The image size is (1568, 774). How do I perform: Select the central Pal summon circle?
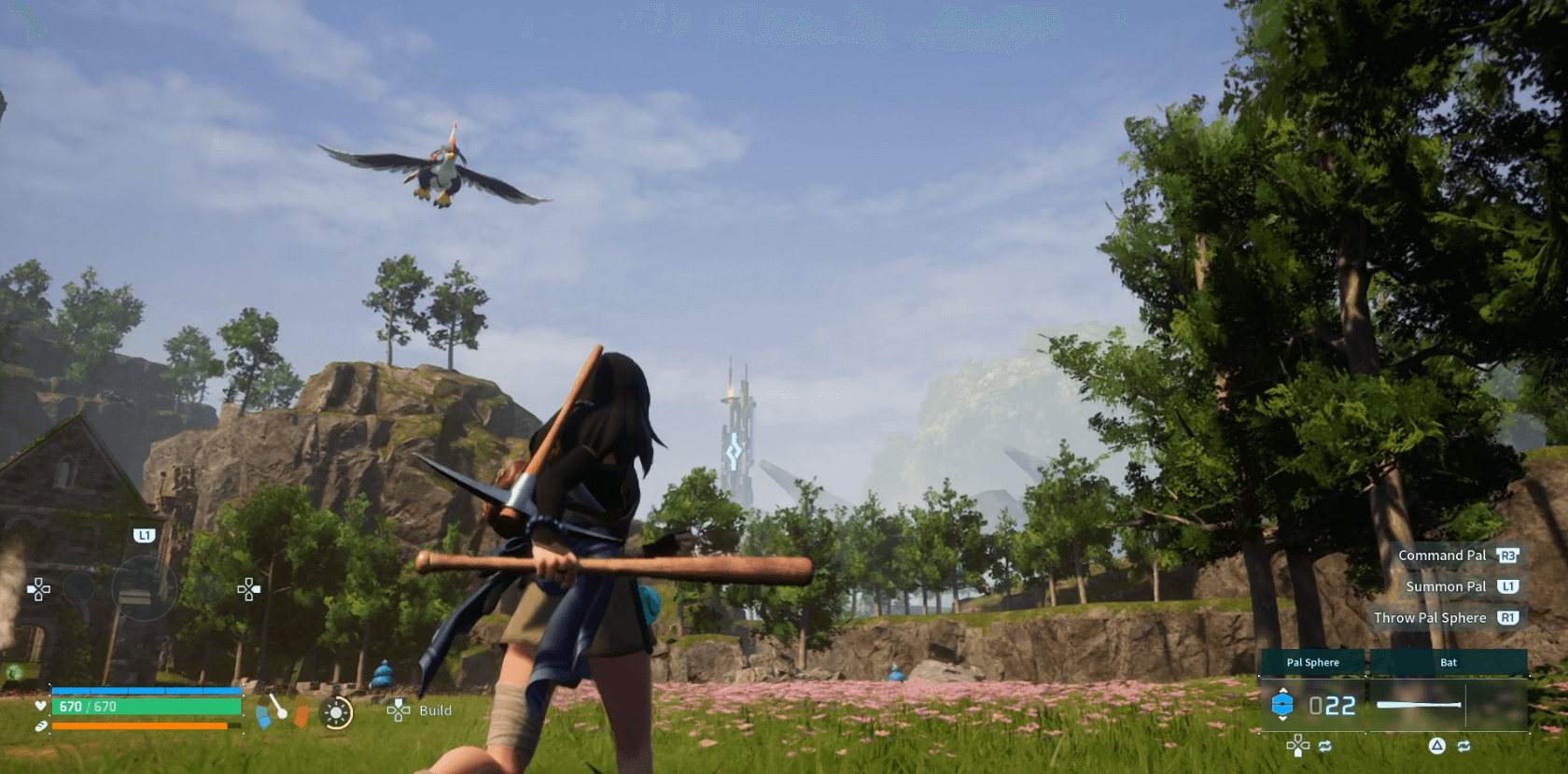tap(144, 588)
